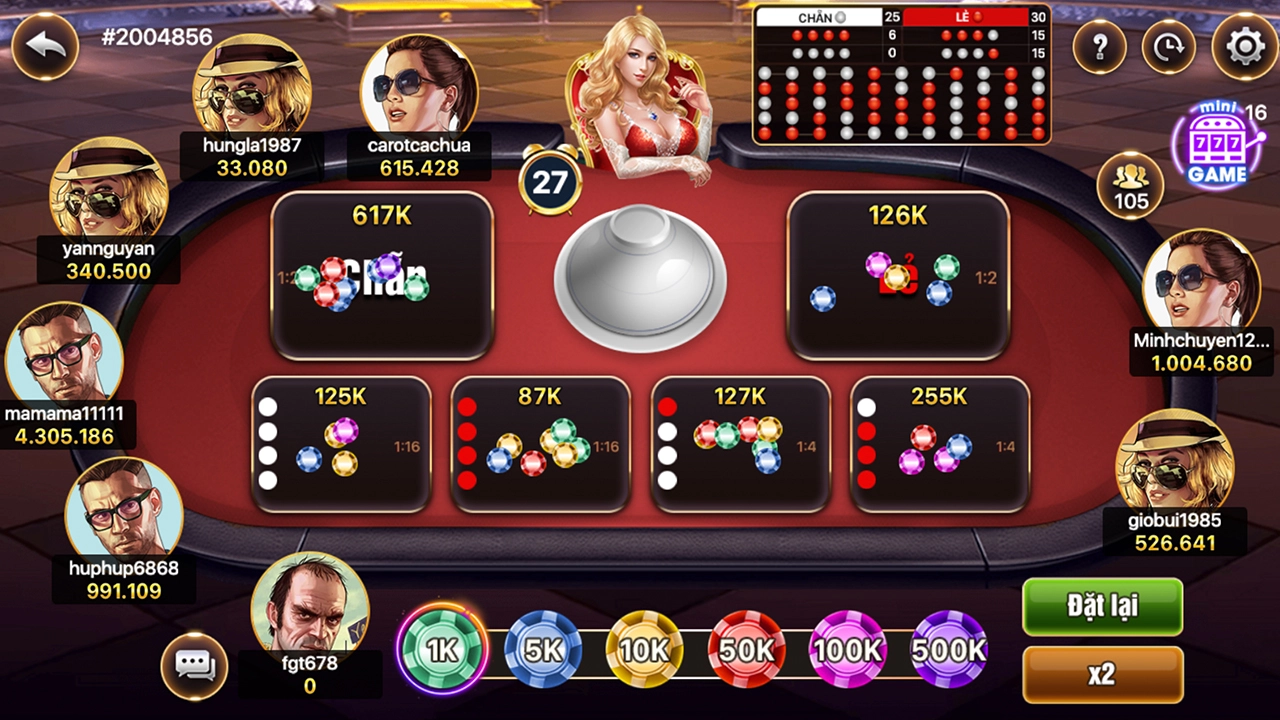Viewport: 1280px width, 720px height.
Task: Show the 105 players list
Action: pyautogui.click(x=1131, y=184)
